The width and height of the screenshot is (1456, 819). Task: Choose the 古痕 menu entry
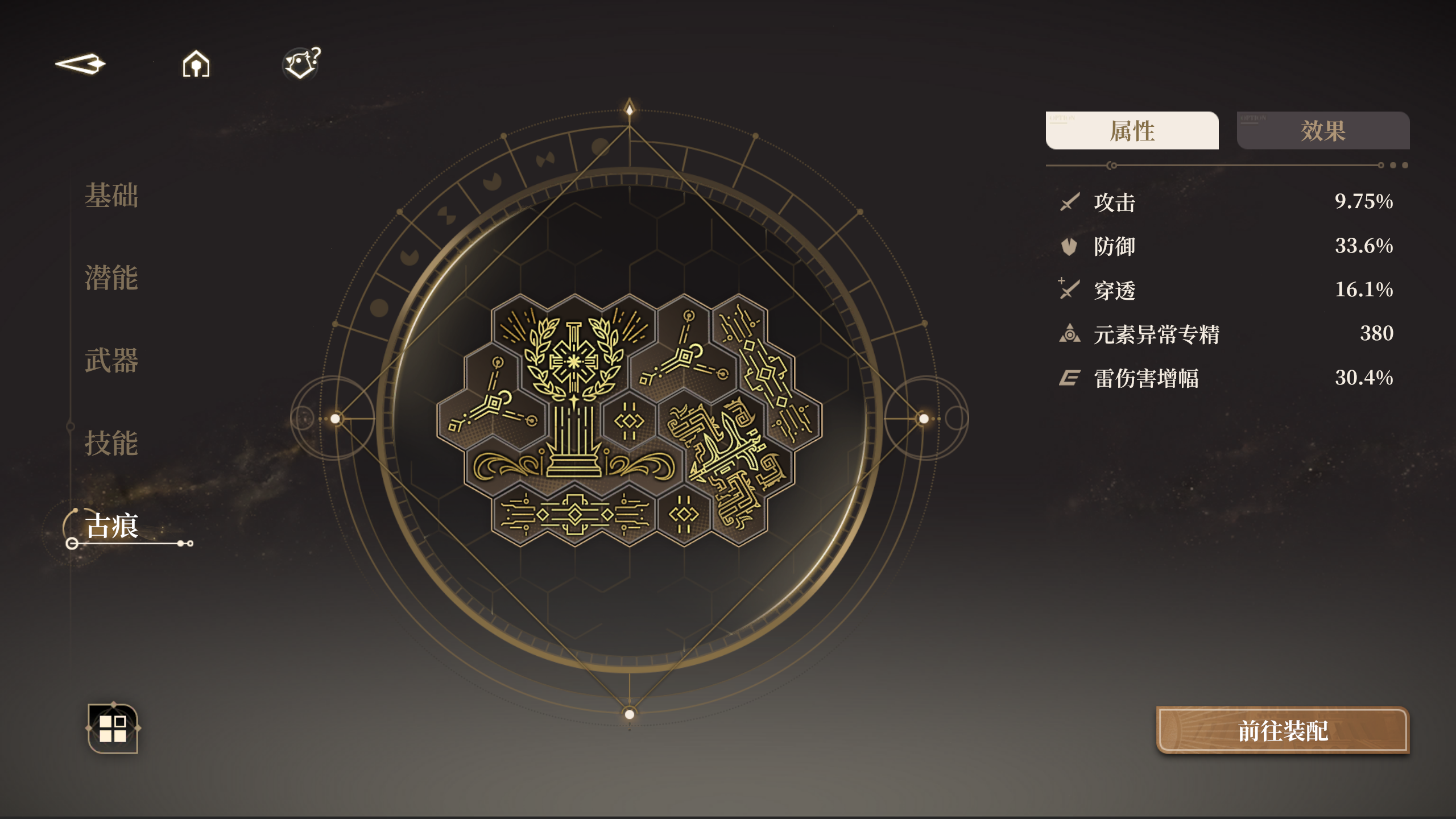coord(112,526)
